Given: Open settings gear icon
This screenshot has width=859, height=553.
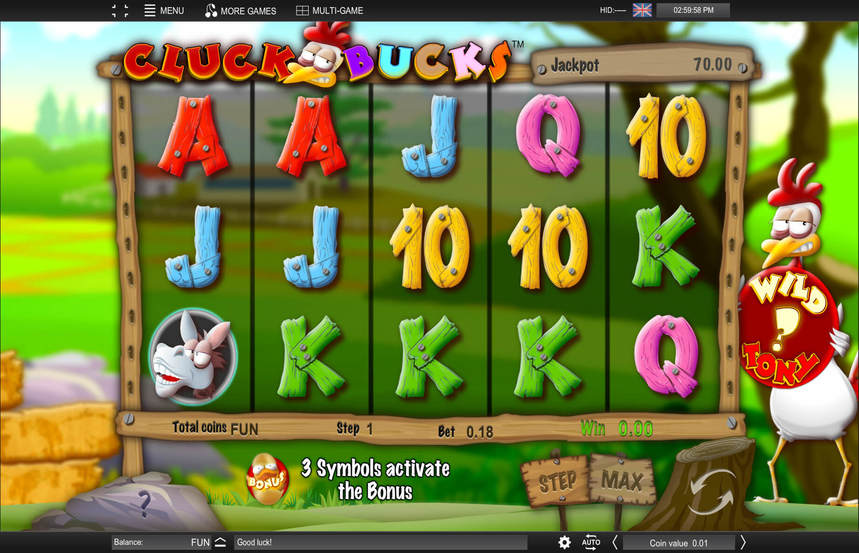Looking at the screenshot, I should pos(565,542).
